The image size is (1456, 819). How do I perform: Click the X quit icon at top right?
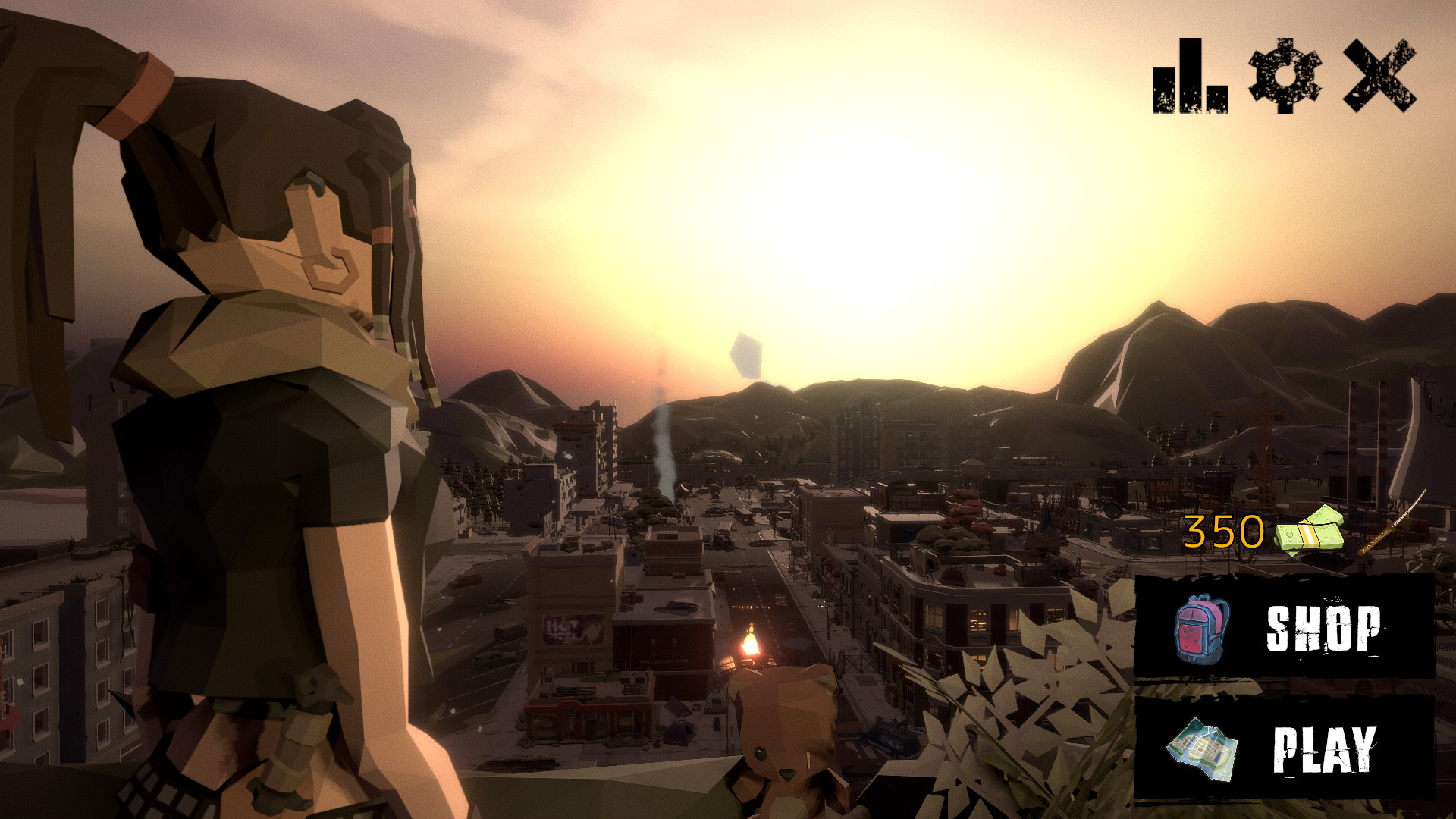(1380, 76)
